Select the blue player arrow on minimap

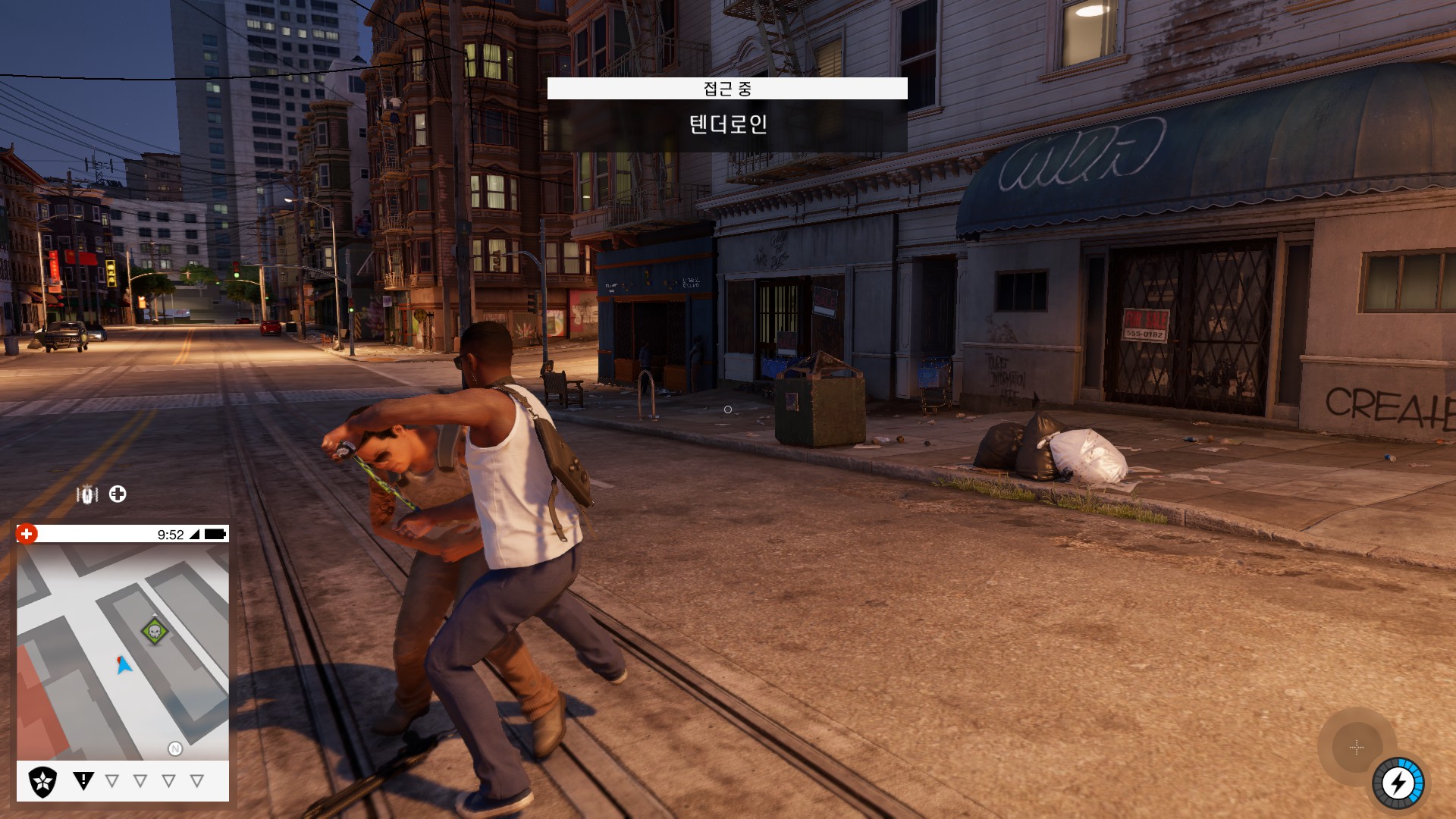pyautogui.click(x=124, y=665)
